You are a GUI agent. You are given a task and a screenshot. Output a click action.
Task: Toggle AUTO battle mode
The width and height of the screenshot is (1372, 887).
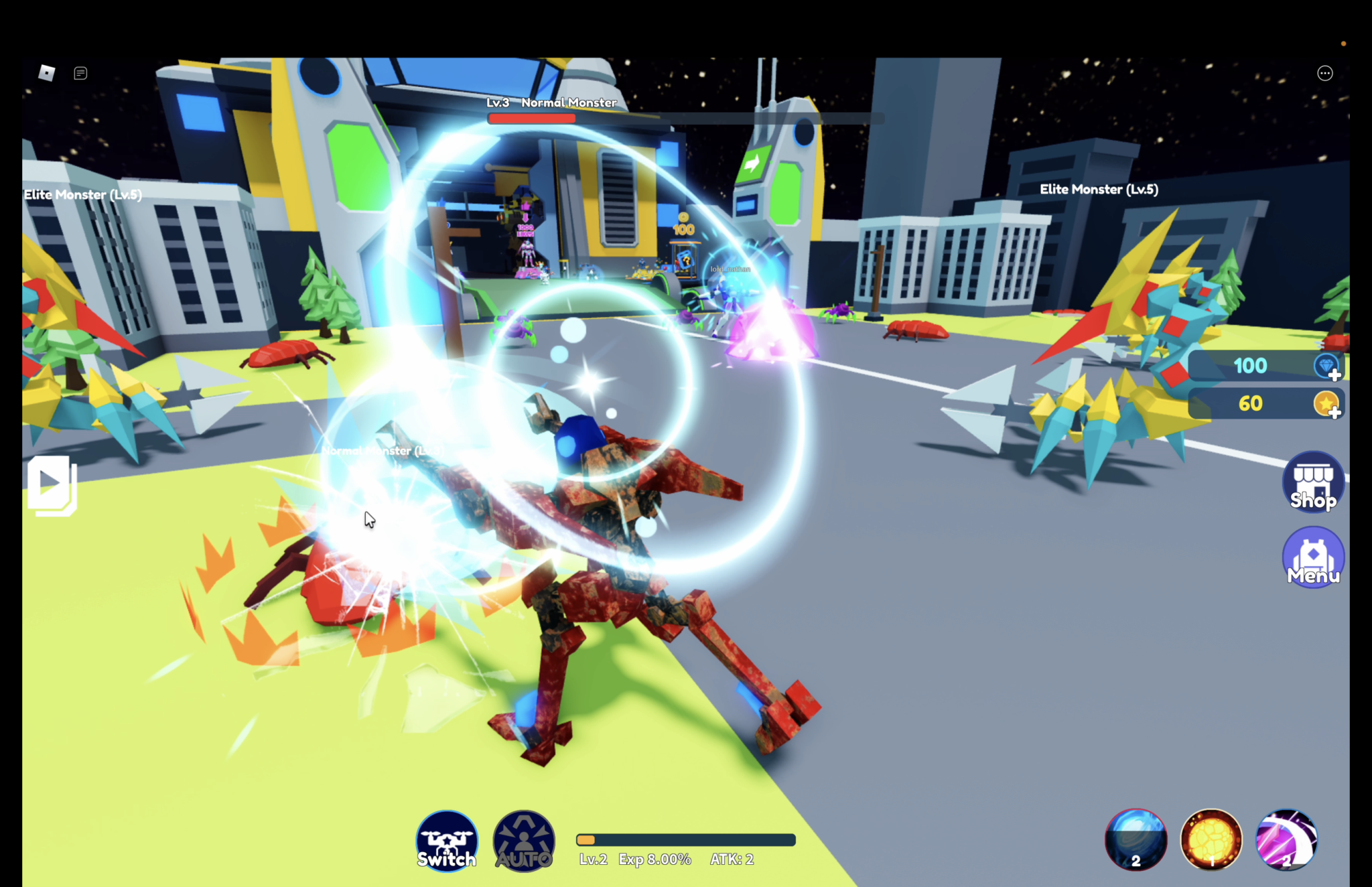click(x=523, y=839)
